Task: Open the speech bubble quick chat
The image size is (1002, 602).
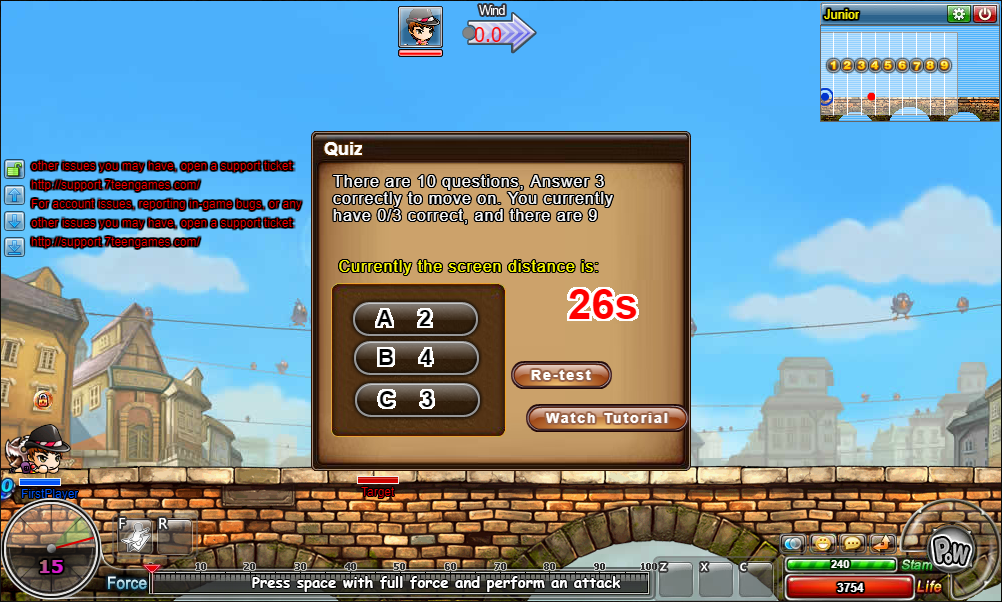Action: click(x=852, y=544)
